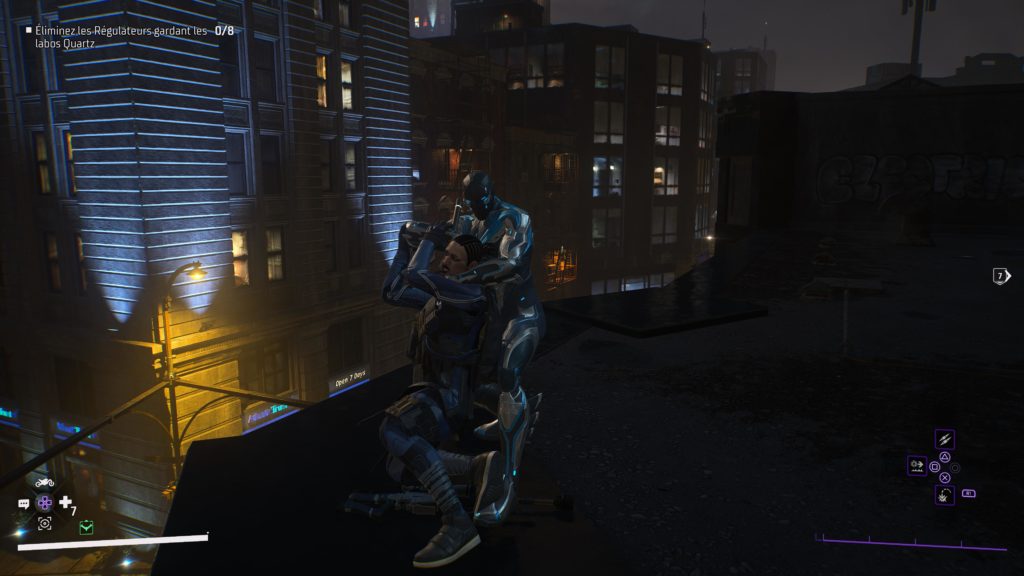Click the level 7 shield waypoint marker

click(1000, 276)
